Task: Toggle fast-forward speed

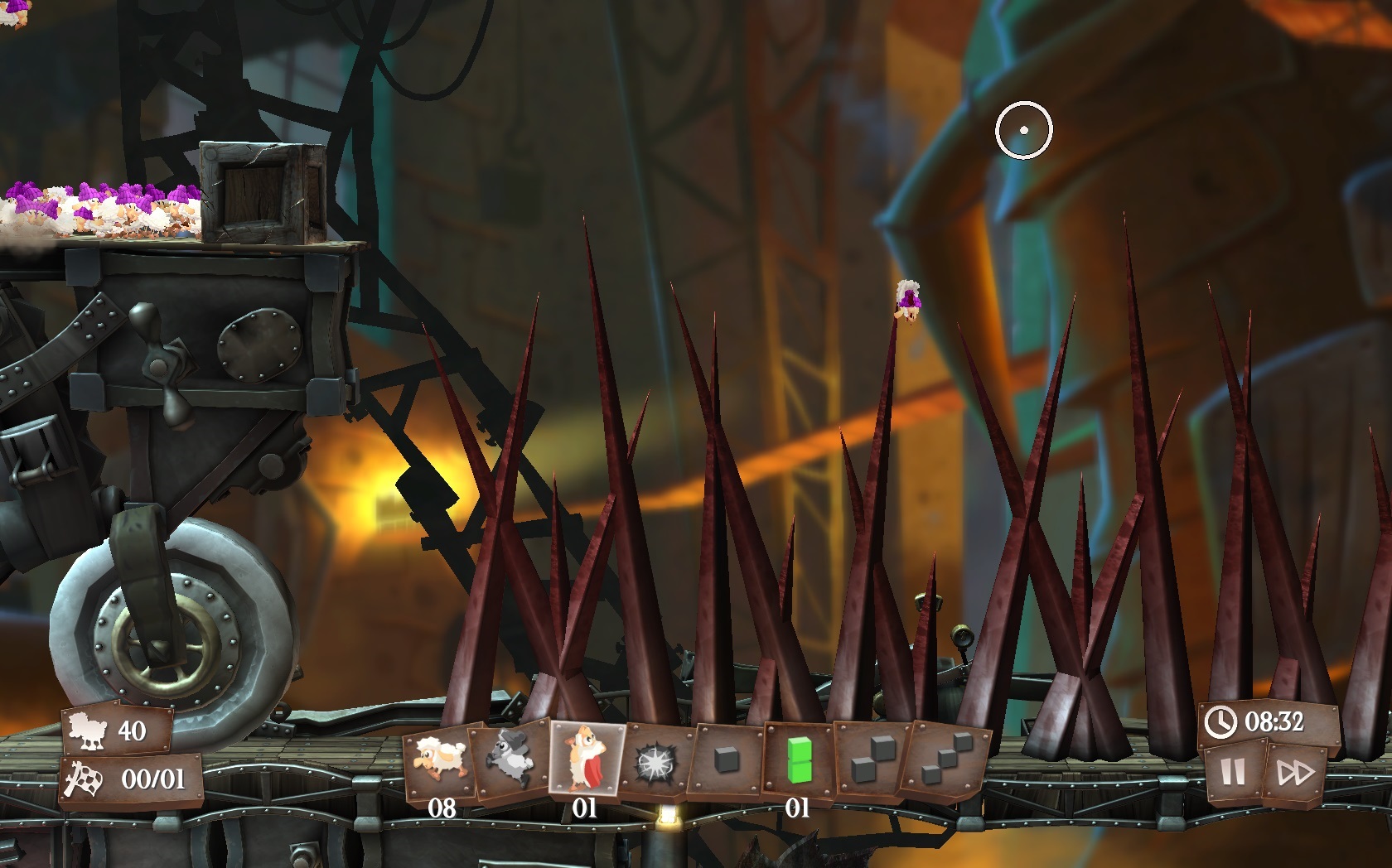Action: click(x=1295, y=774)
